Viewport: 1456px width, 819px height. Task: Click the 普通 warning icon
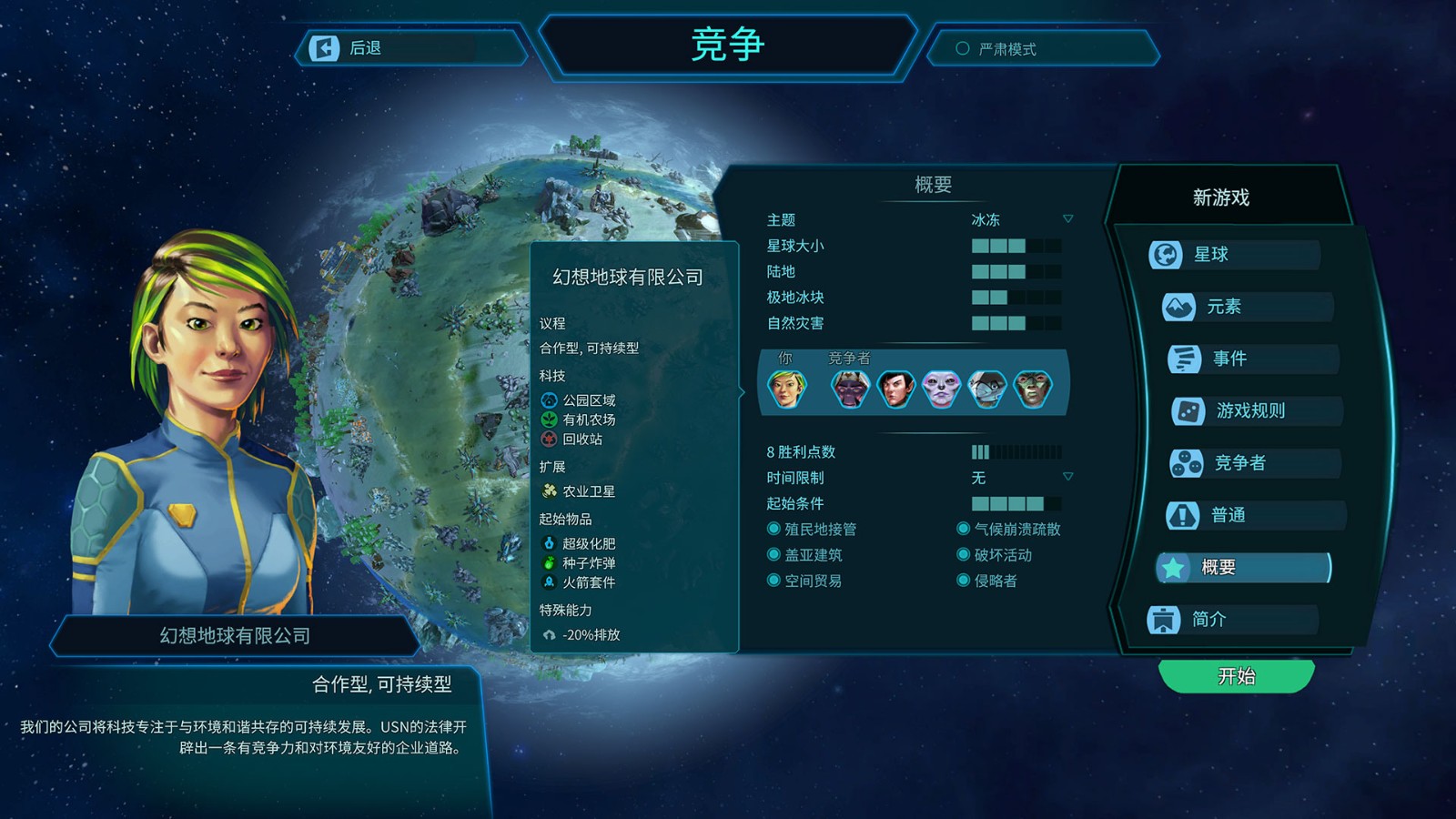pos(1182,515)
